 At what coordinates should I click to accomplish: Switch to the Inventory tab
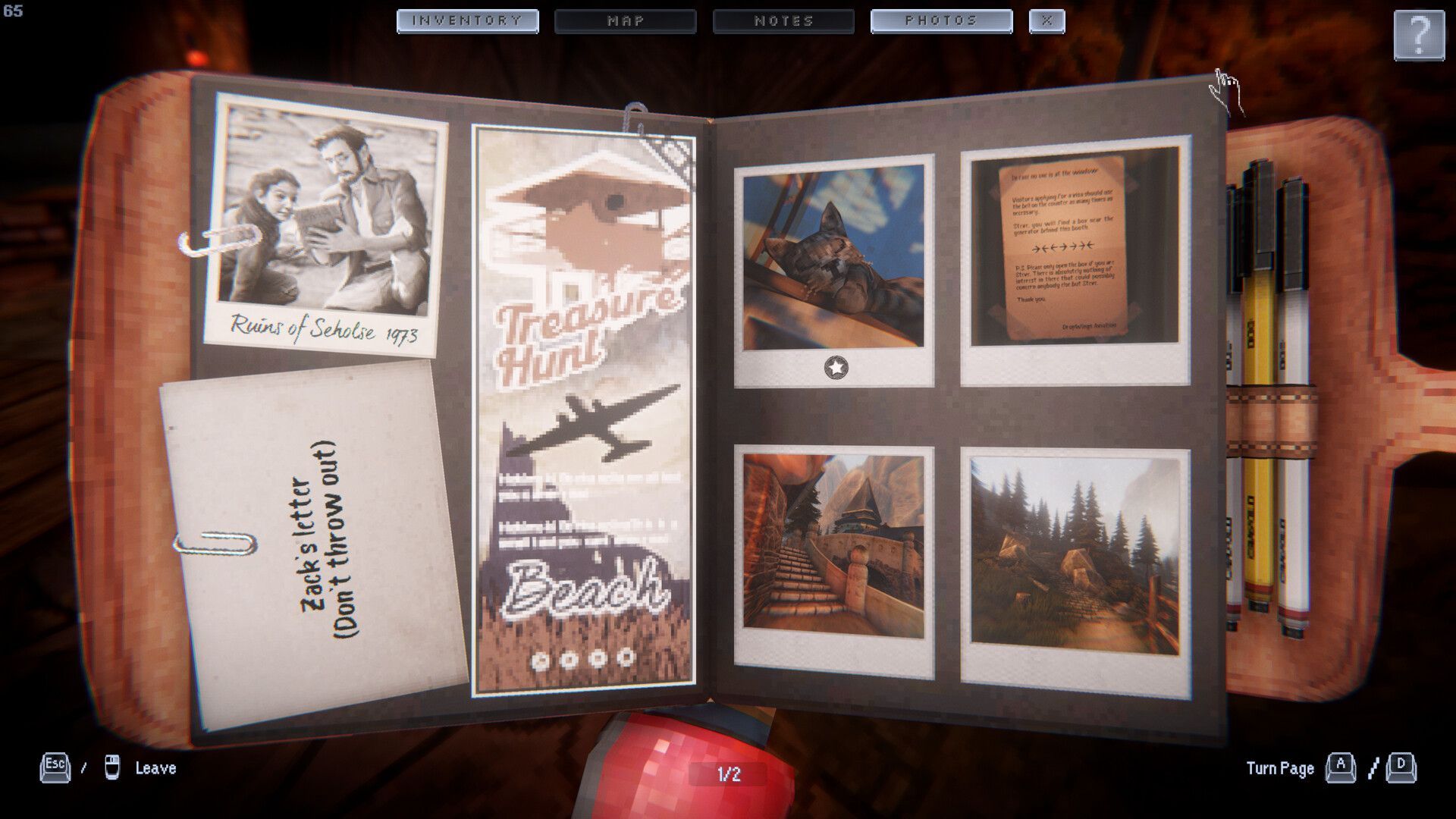[x=467, y=21]
